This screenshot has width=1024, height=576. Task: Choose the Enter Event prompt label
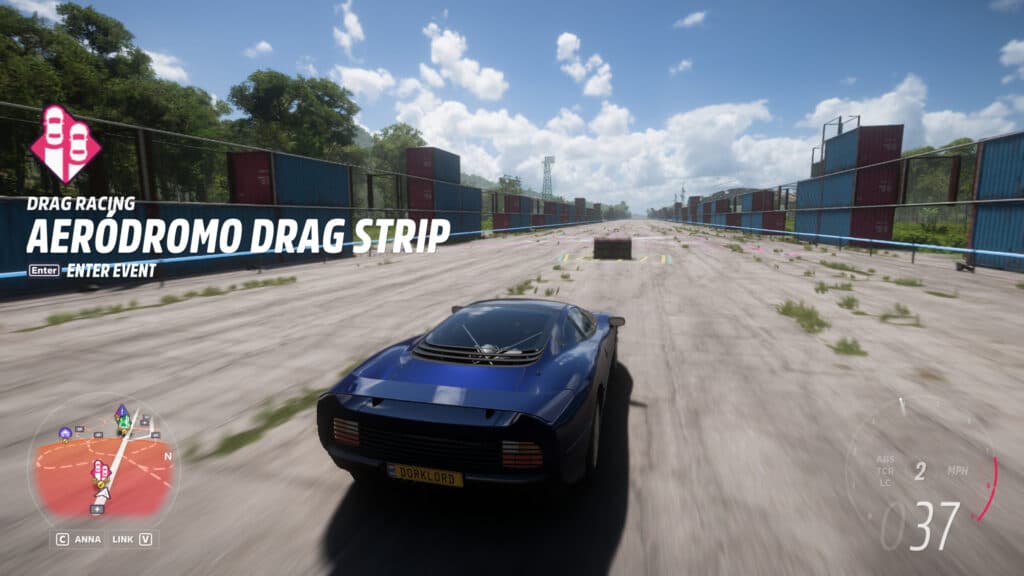coord(110,270)
